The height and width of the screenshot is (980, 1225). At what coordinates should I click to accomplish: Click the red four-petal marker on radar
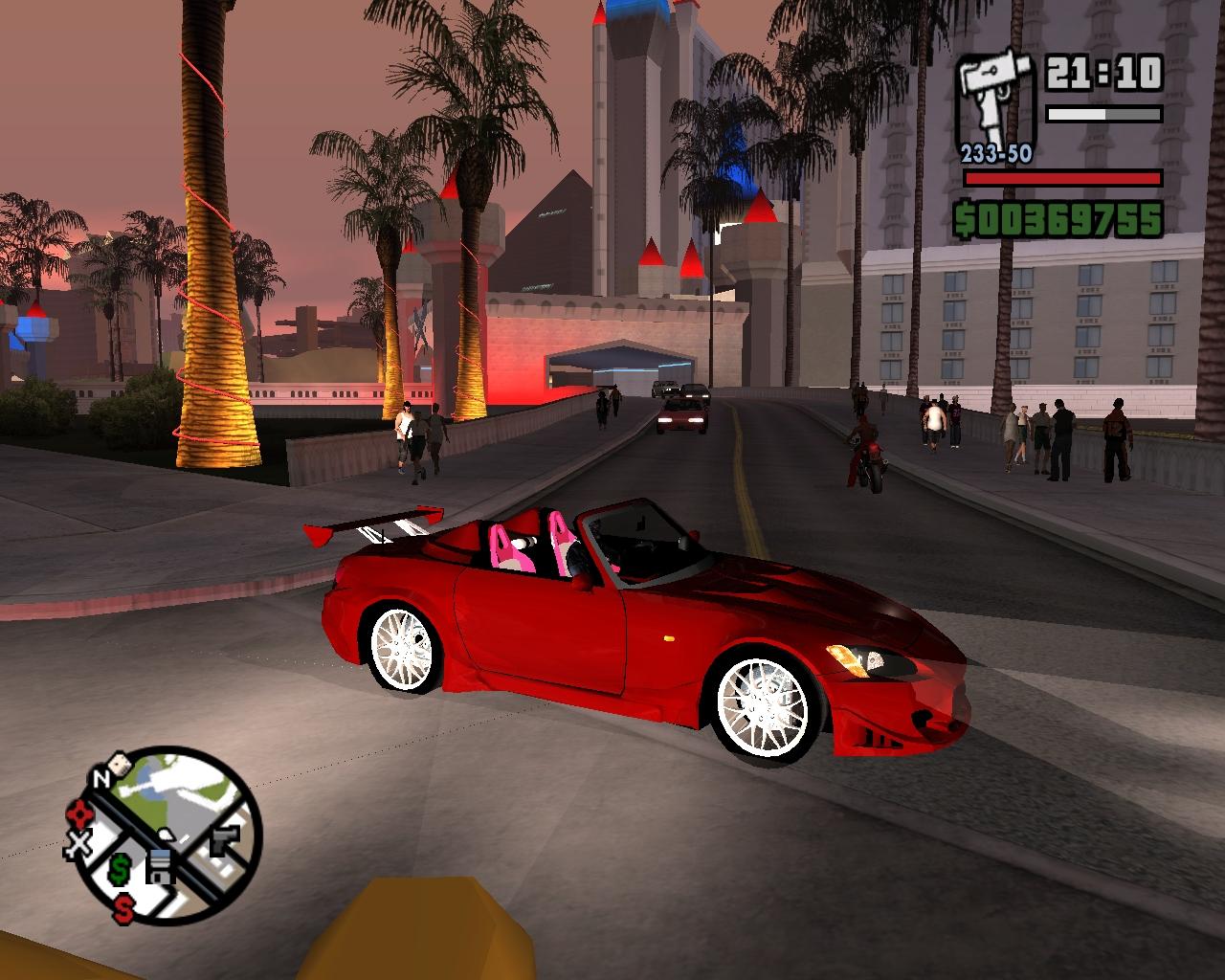[x=78, y=814]
